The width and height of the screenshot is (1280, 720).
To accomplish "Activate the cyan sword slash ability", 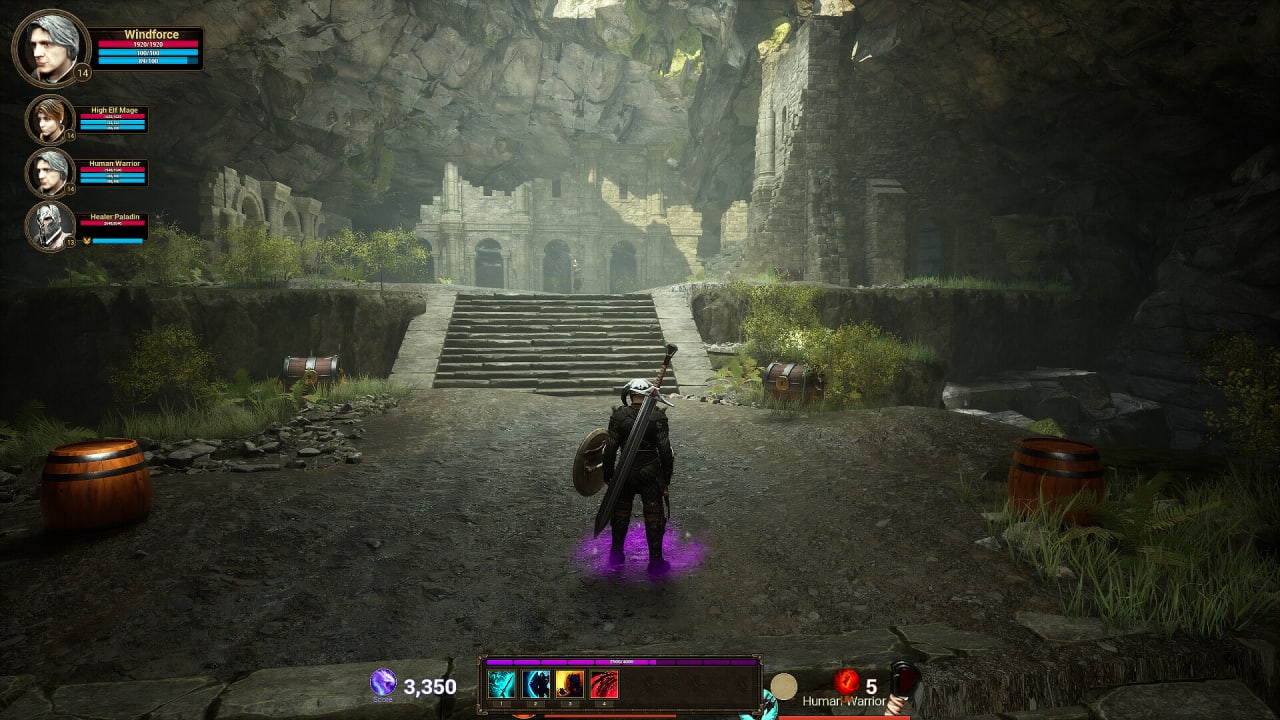I will click(x=501, y=684).
